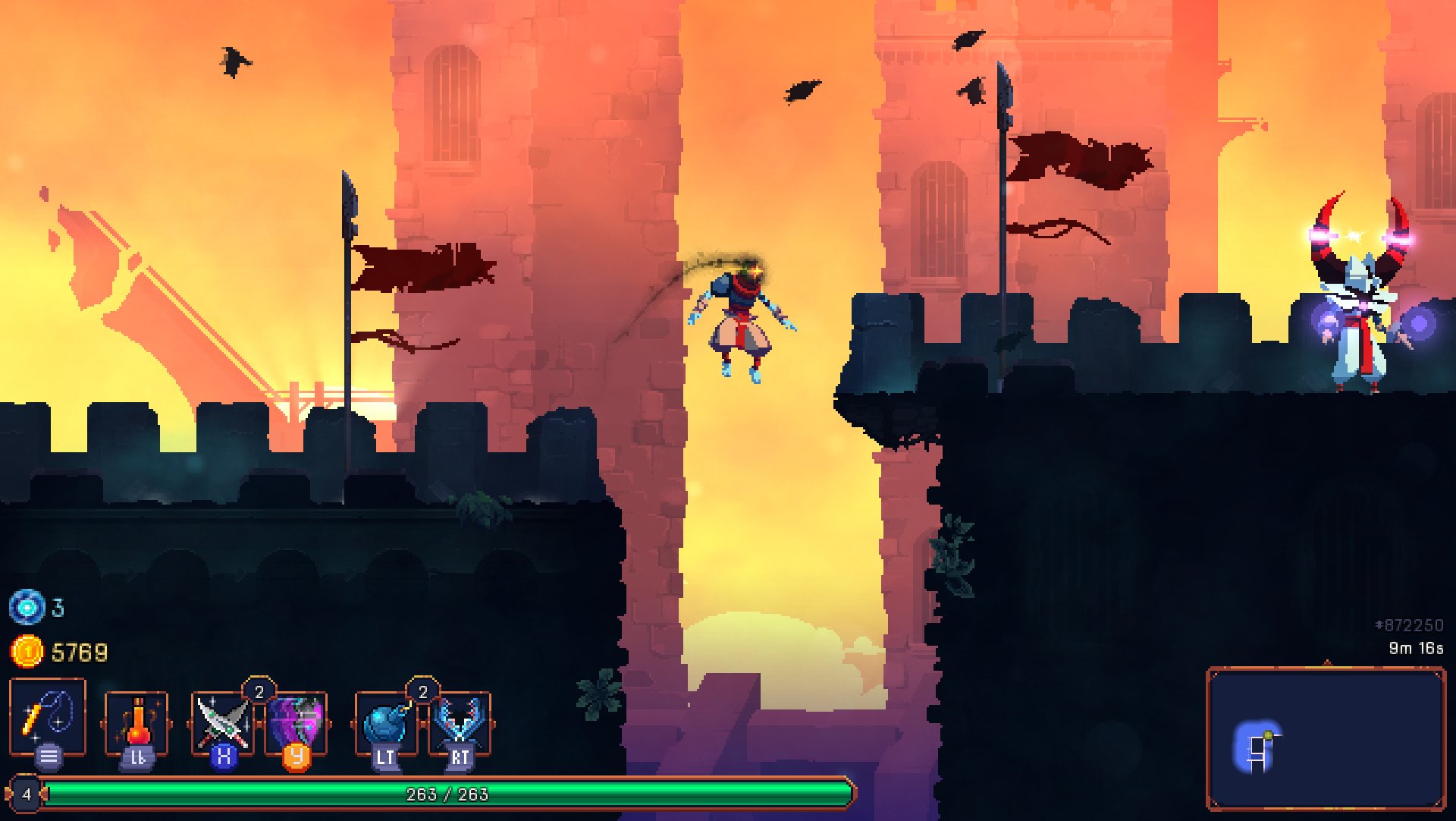The width and height of the screenshot is (1456, 821).
Task: Click the green 263/263 health bar
Action: 447,795
